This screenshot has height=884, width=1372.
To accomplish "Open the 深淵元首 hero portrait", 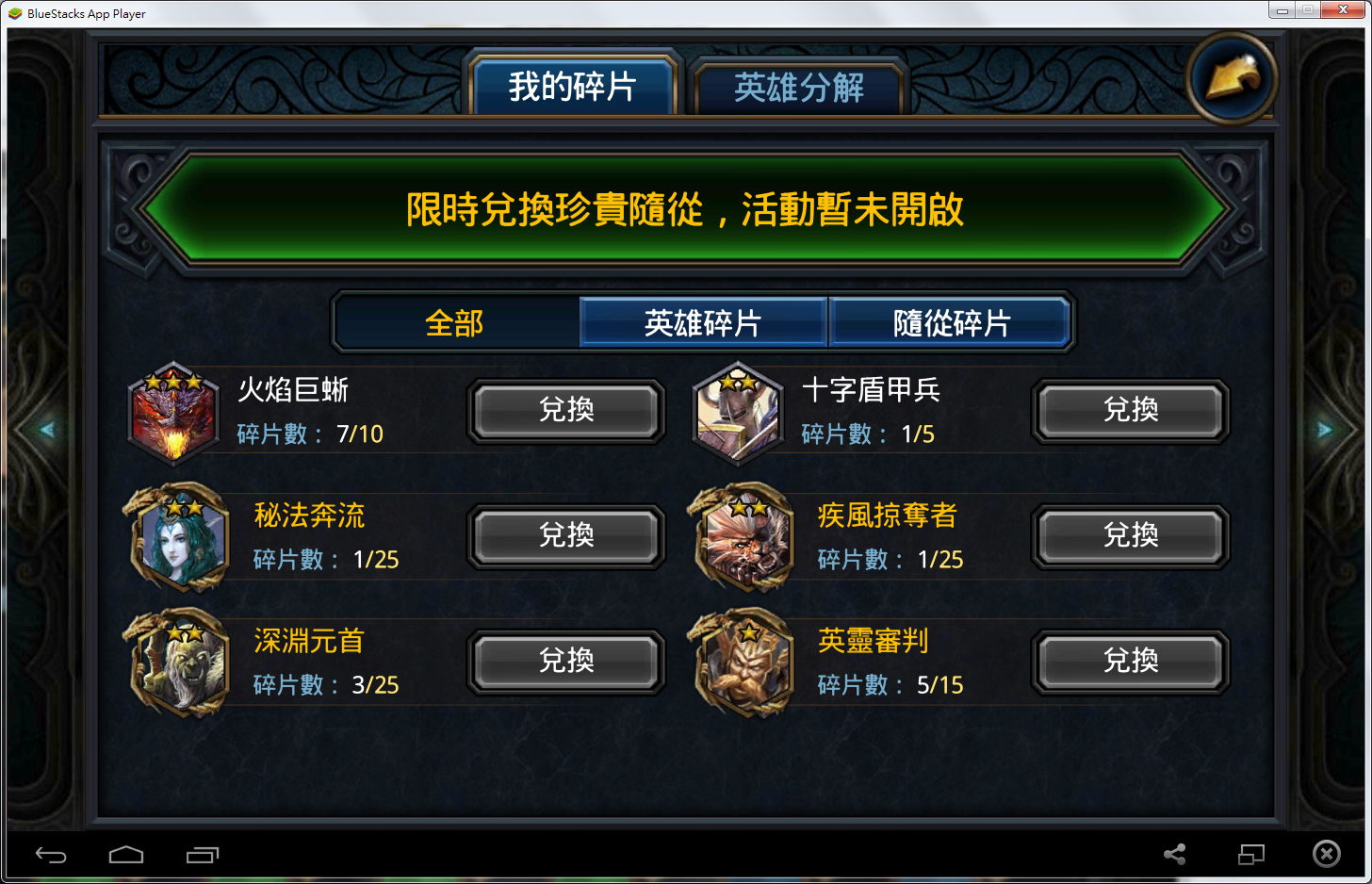I will 179,663.
